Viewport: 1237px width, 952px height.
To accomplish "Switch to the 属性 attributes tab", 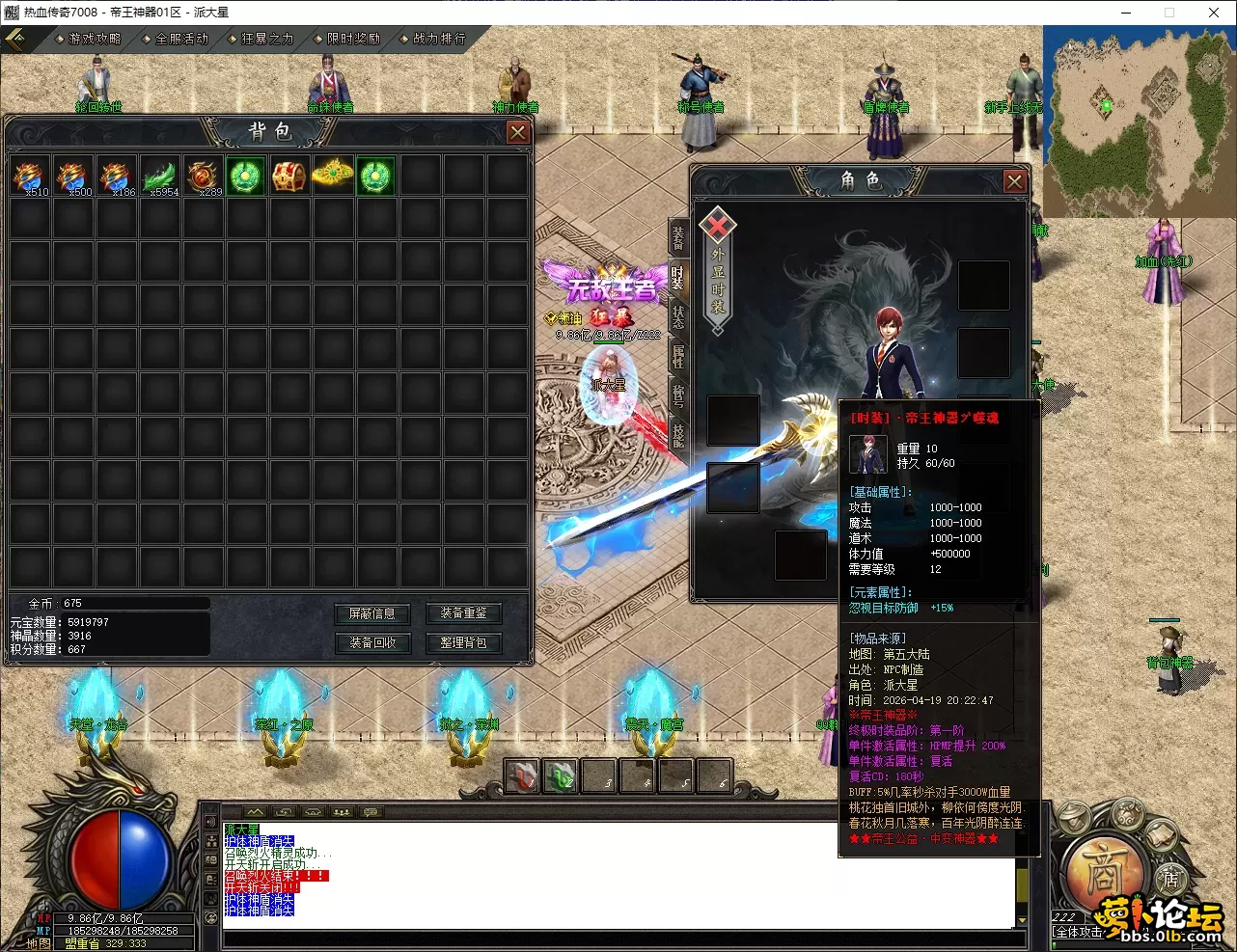I will 678,356.
